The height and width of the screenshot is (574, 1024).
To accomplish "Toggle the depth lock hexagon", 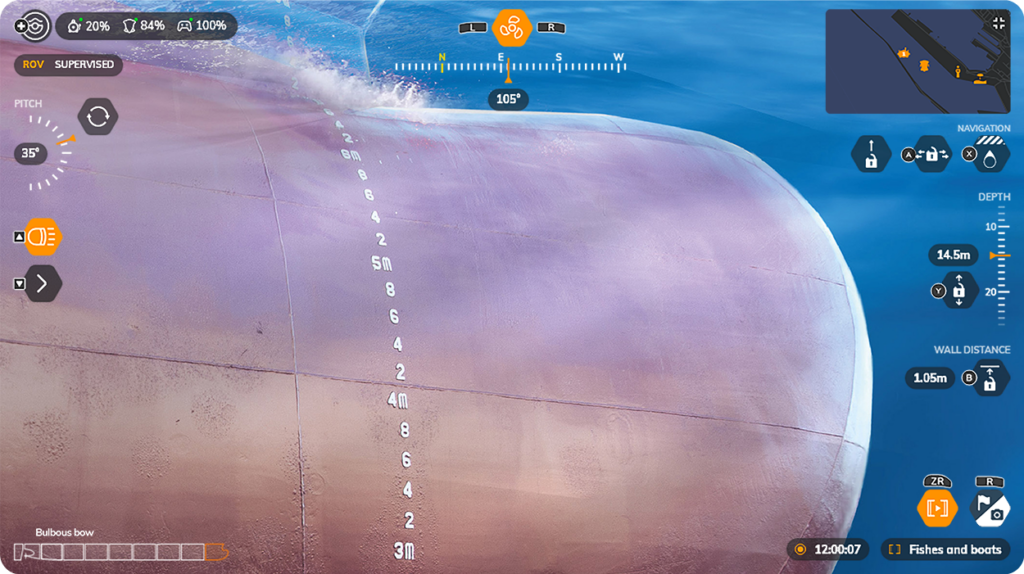I will (x=958, y=290).
